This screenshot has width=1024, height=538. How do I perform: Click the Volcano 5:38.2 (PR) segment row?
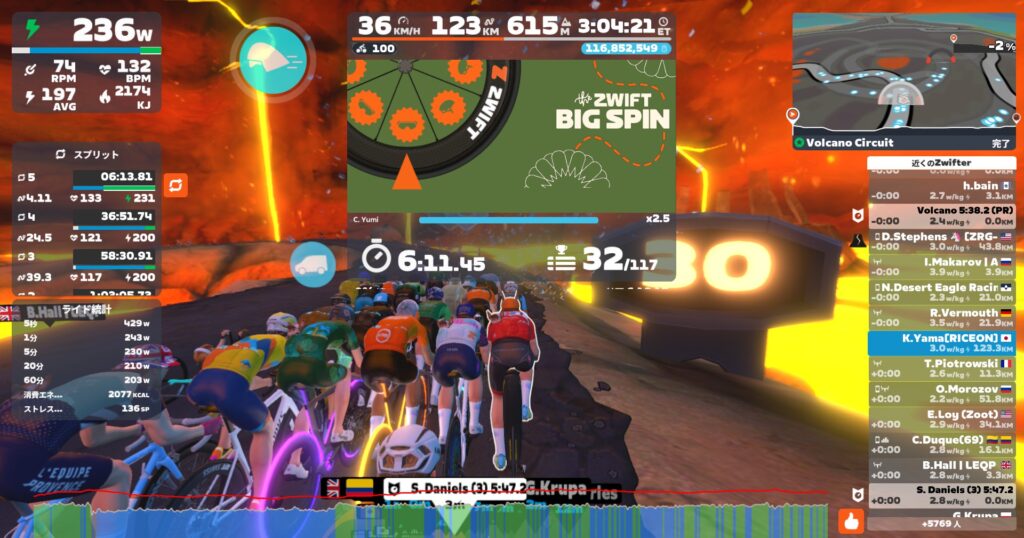(x=941, y=216)
